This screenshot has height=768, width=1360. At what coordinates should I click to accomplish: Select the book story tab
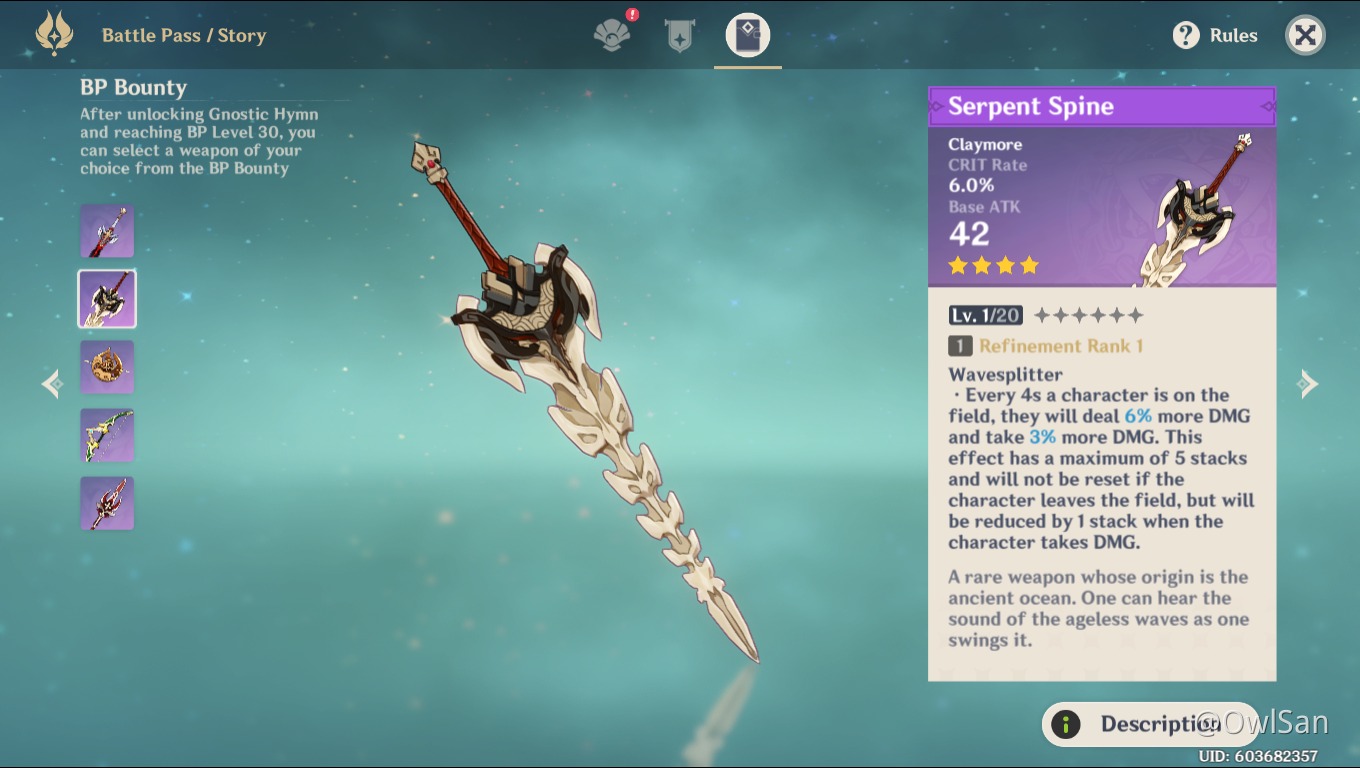pyautogui.click(x=747, y=36)
